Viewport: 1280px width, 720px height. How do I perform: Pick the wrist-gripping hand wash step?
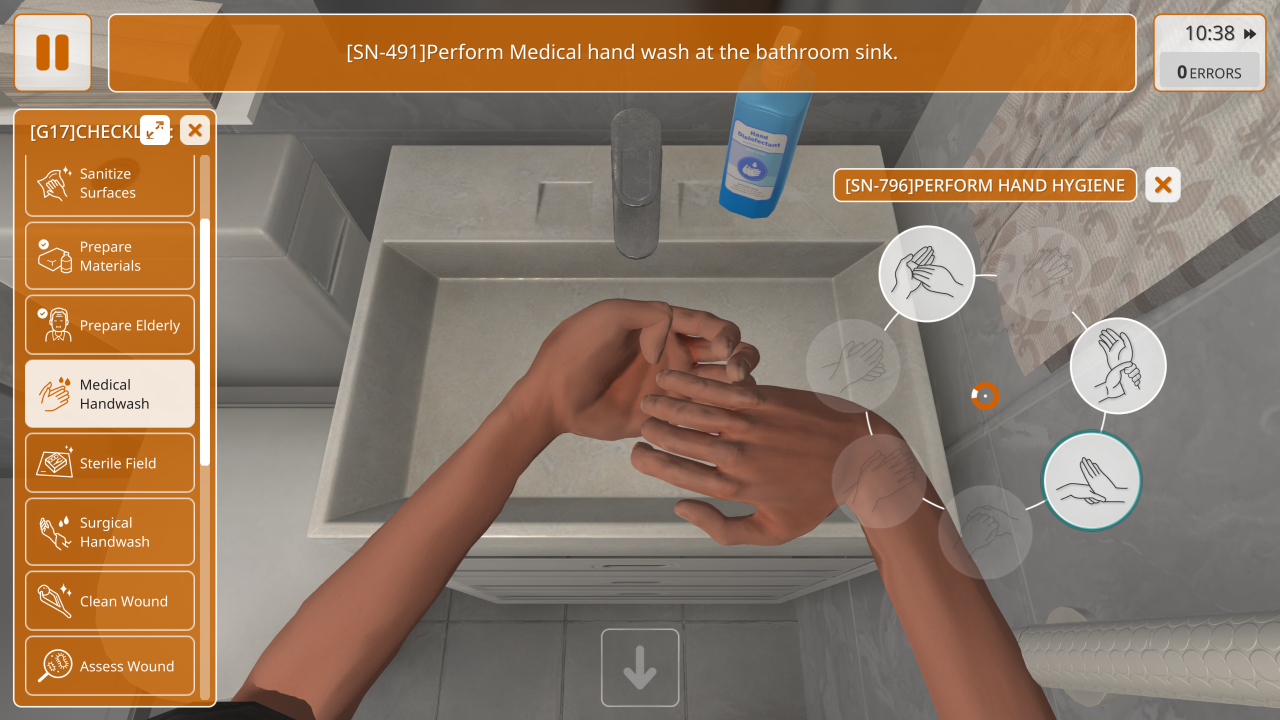click(x=1118, y=366)
